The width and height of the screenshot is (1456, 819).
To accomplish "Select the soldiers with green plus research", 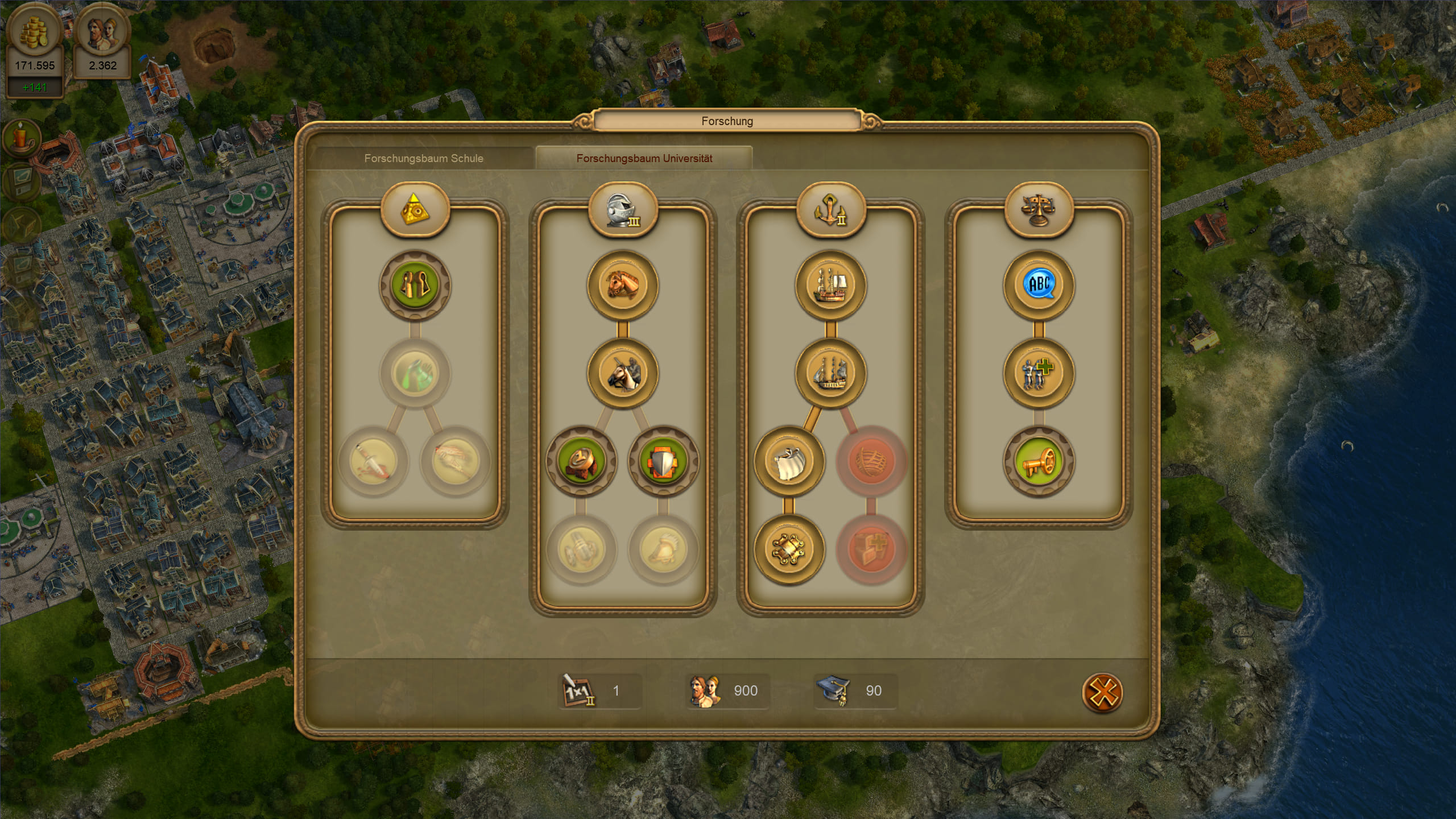I will pyautogui.click(x=1039, y=374).
